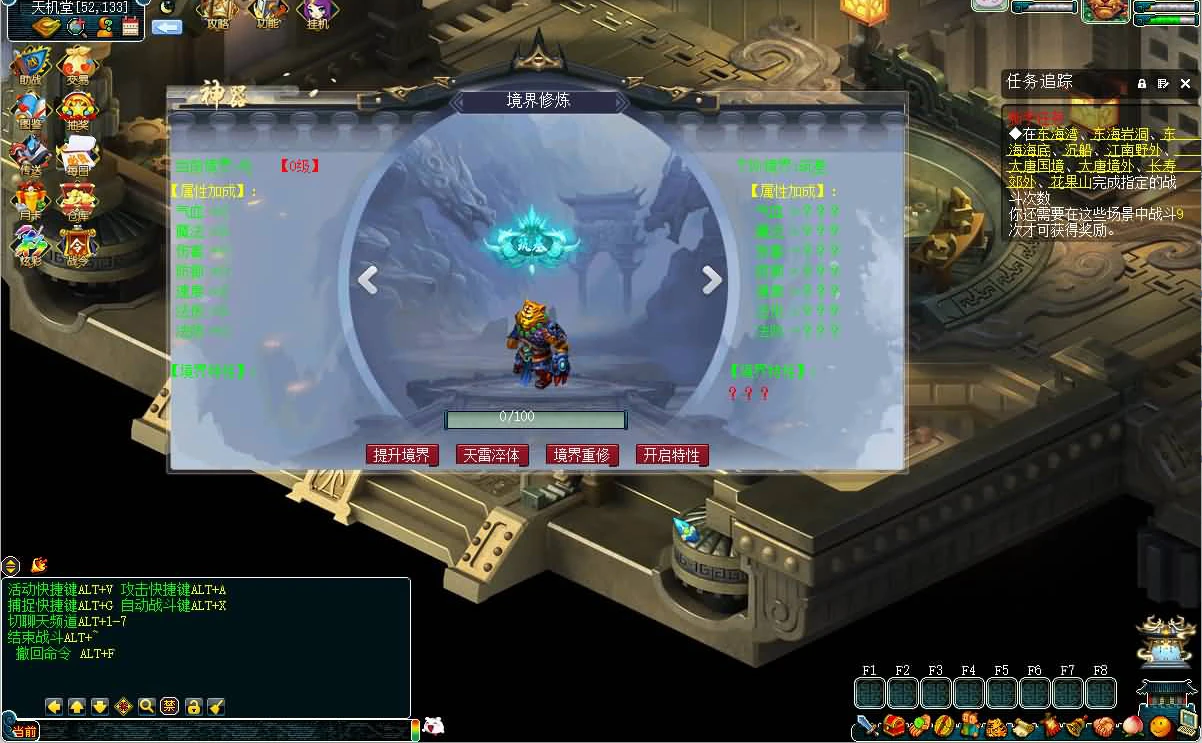Choose the 境界重修 button
The image size is (1202, 743).
pyautogui.click(x=582, y=455)
